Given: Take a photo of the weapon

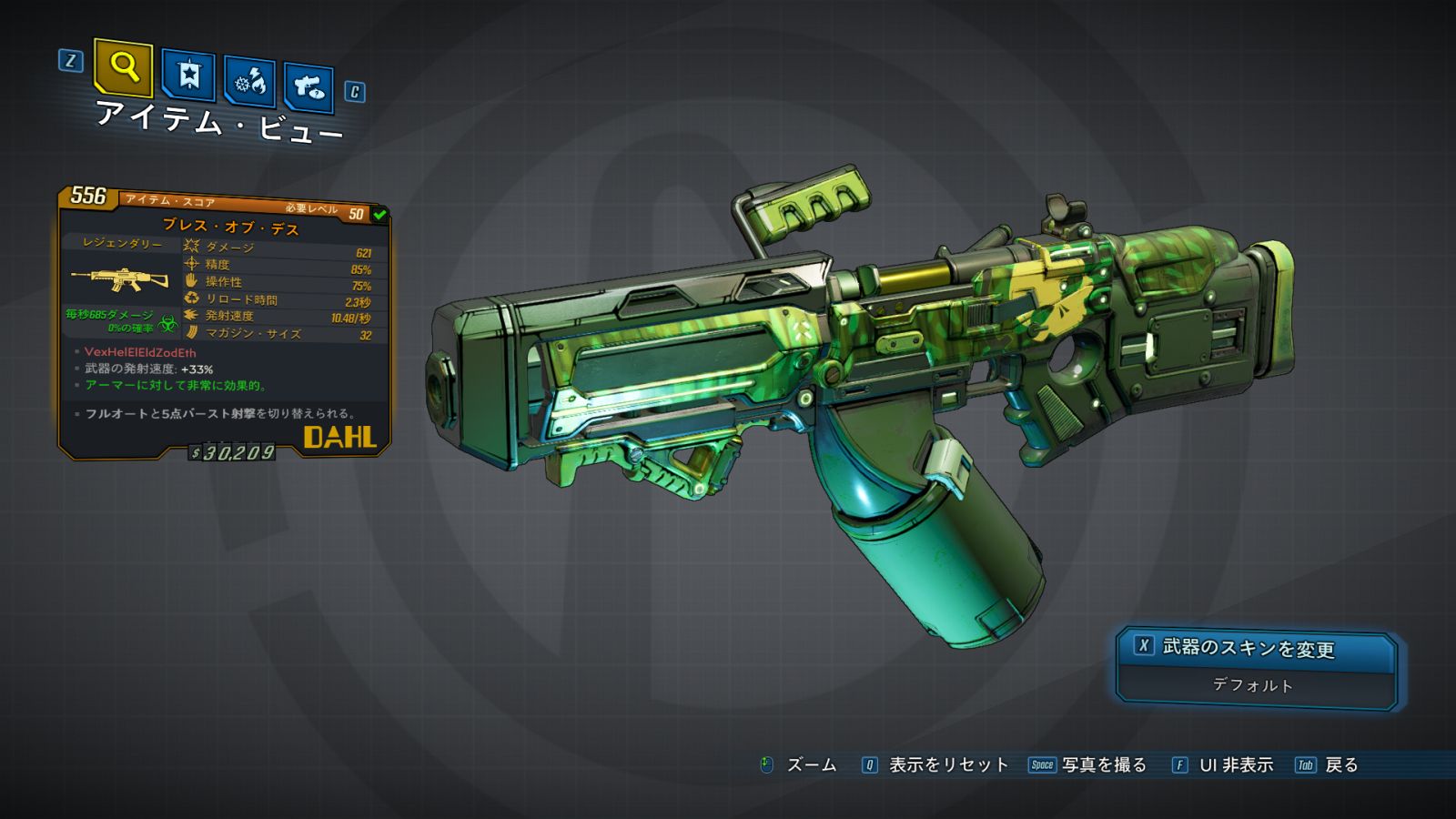Looking at the screenshot, I should [1088, 765].
